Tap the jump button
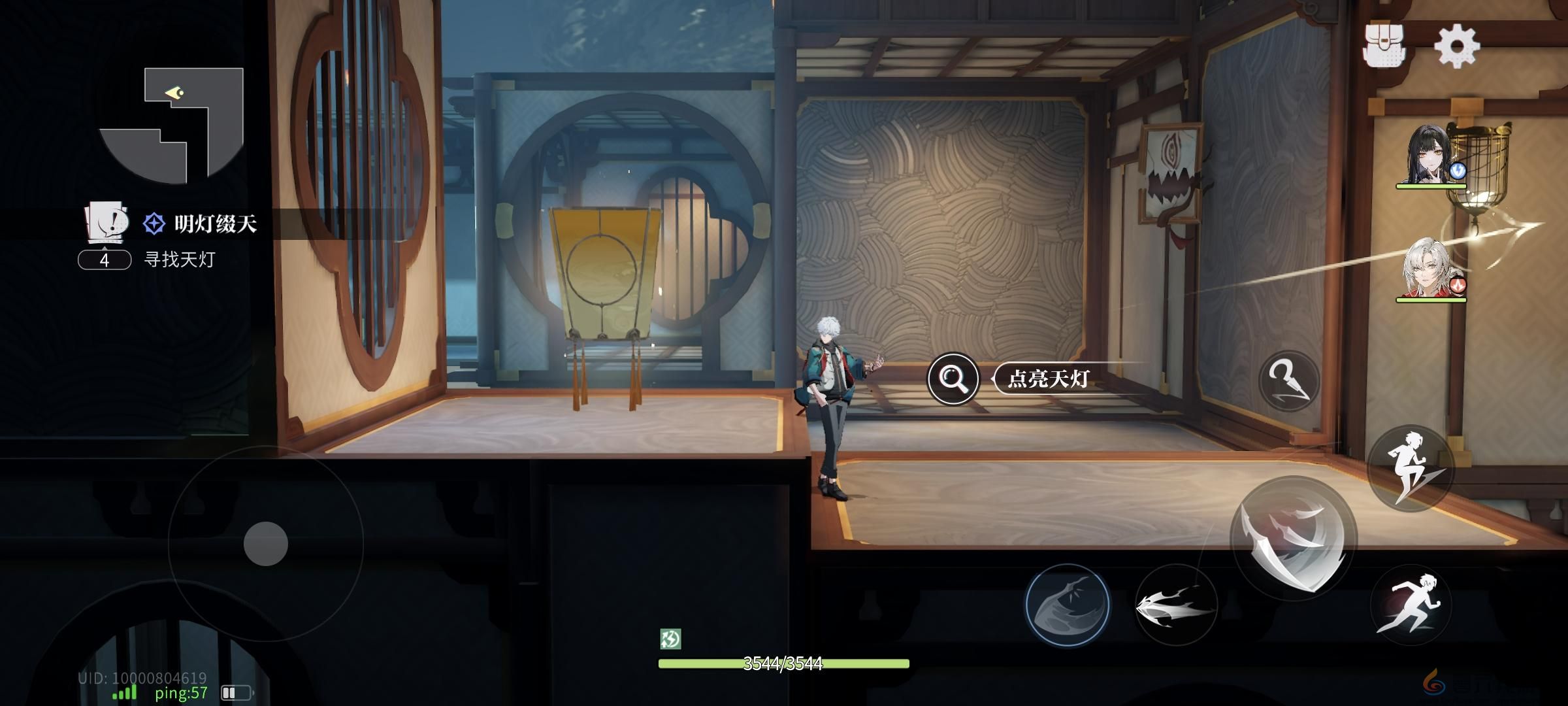The image size is (1568, 706). 1411,467
